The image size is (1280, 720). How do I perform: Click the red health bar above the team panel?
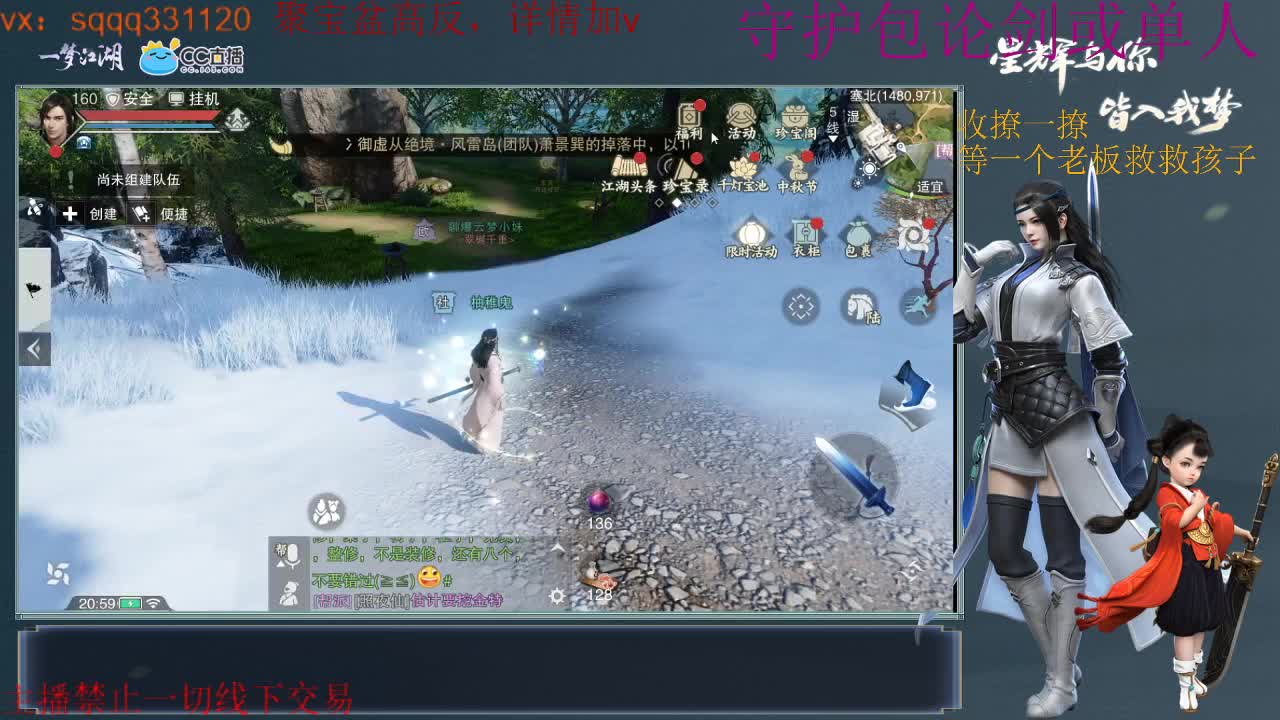point(148,116)
